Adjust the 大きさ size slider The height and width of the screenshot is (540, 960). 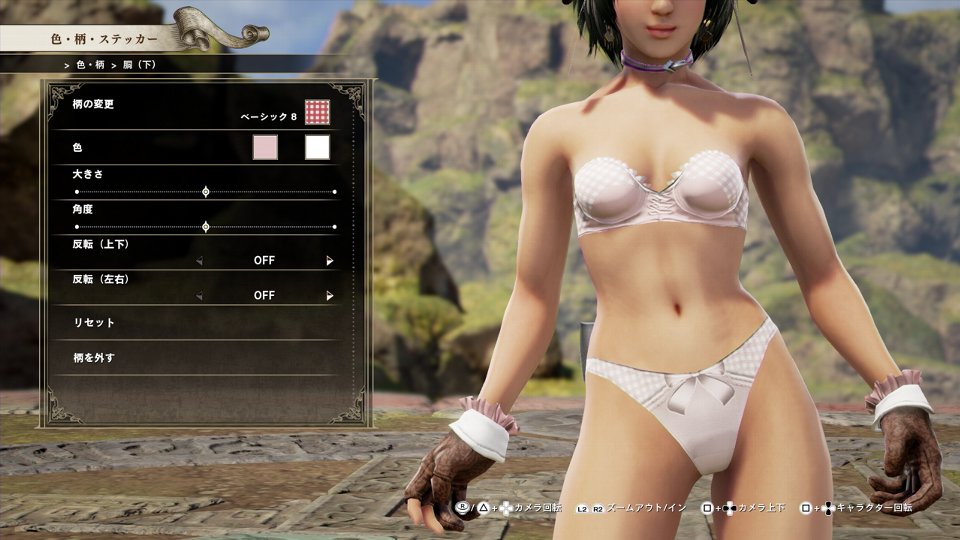point(206,191)
